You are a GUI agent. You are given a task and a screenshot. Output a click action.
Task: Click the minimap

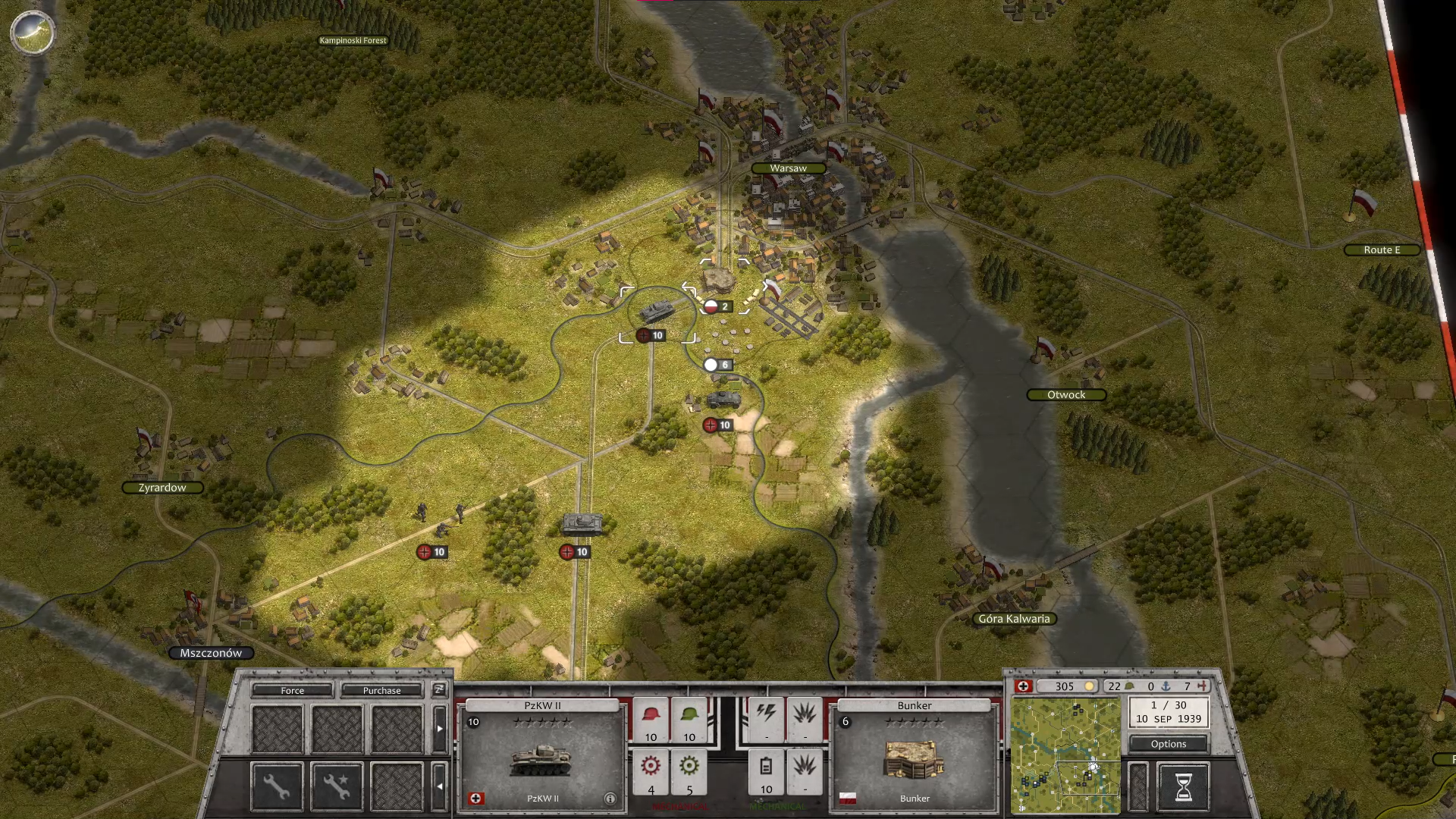[x=1065, y=755]
